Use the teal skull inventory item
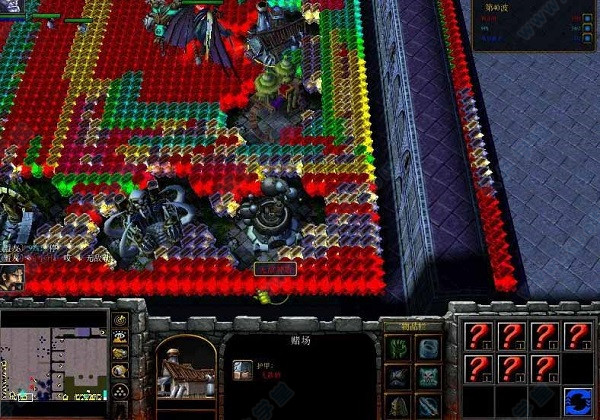Image resolution: width=600 pixels, height=420 pixels. pyautogui.click(x=428, y=377)
